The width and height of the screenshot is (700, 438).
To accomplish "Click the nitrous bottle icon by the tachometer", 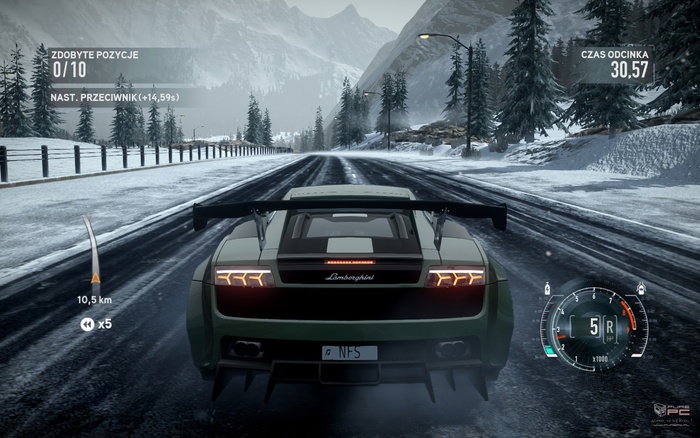I will tap(548, 288).
